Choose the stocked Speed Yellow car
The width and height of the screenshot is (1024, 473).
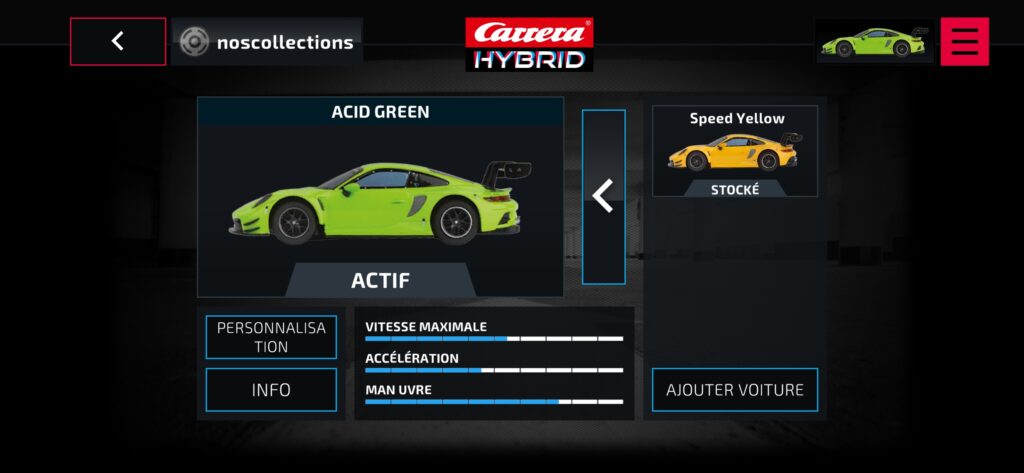734,152
